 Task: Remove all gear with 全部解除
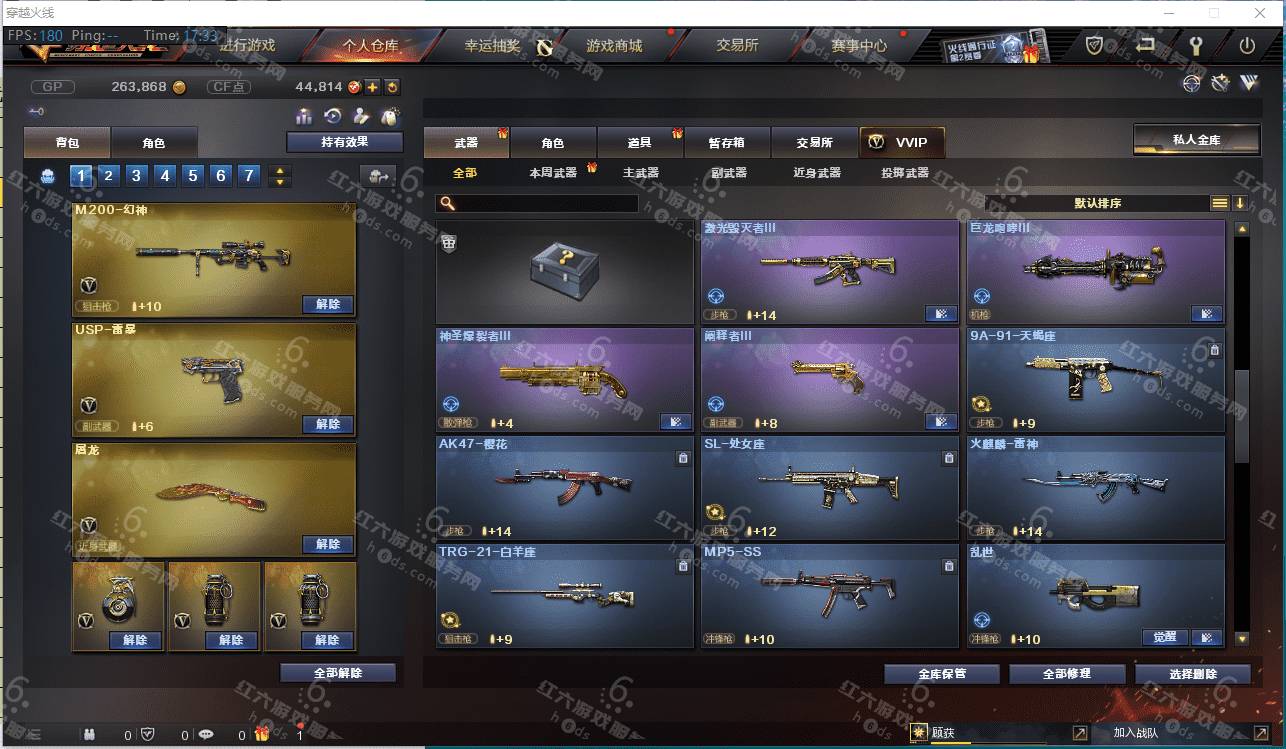point(337,673)
